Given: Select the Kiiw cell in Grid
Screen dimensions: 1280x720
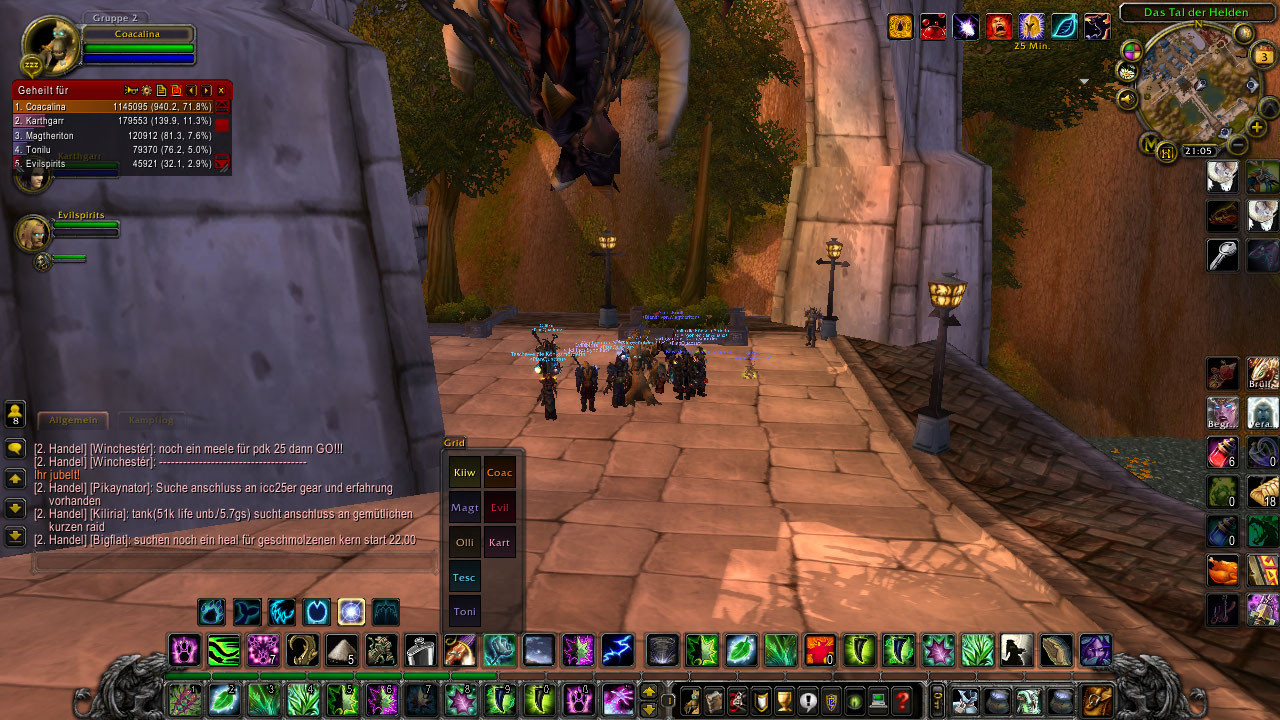Looking at the screenshot, I should pyautogui.click(x=465, y=473).
